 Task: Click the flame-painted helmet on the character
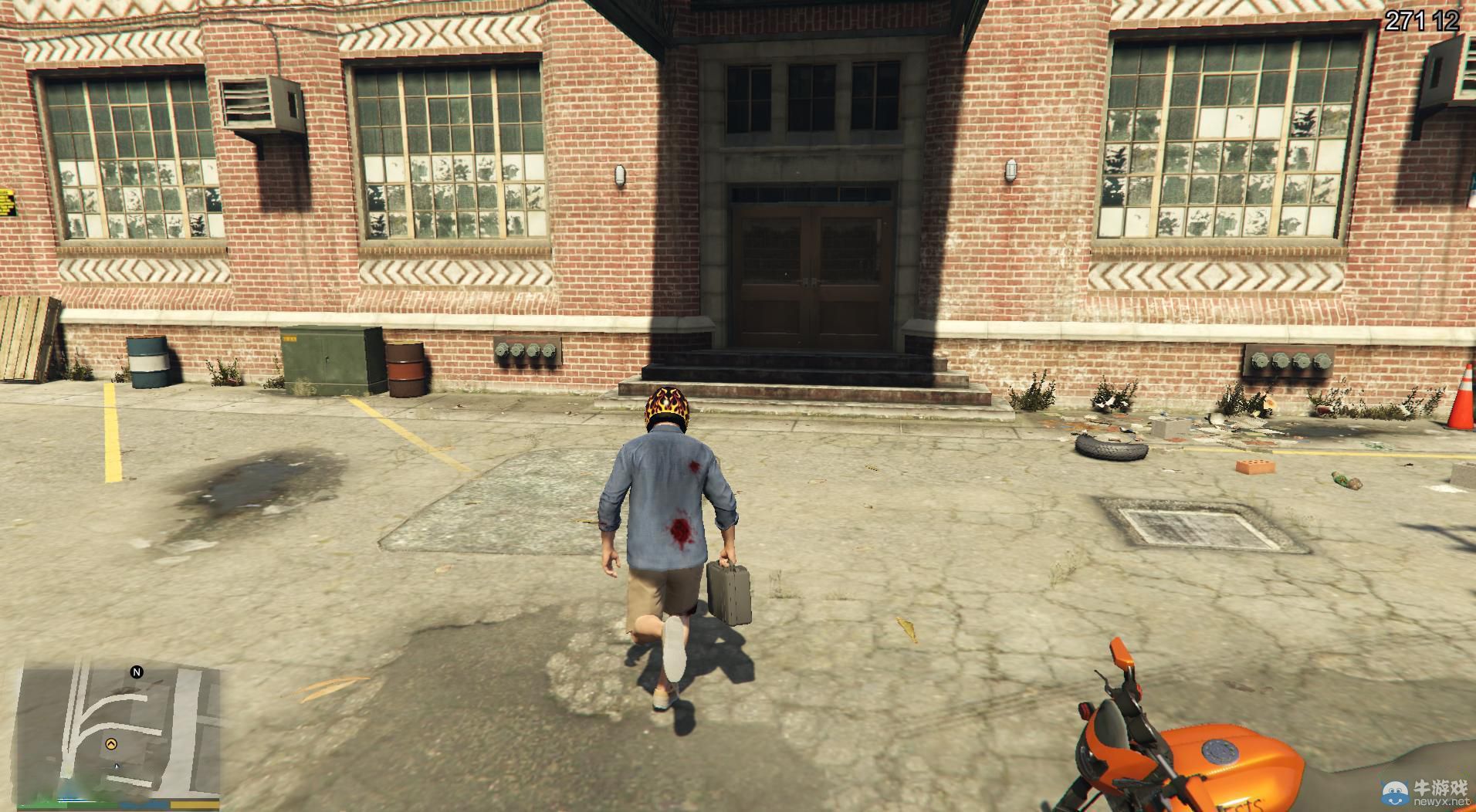665,403
